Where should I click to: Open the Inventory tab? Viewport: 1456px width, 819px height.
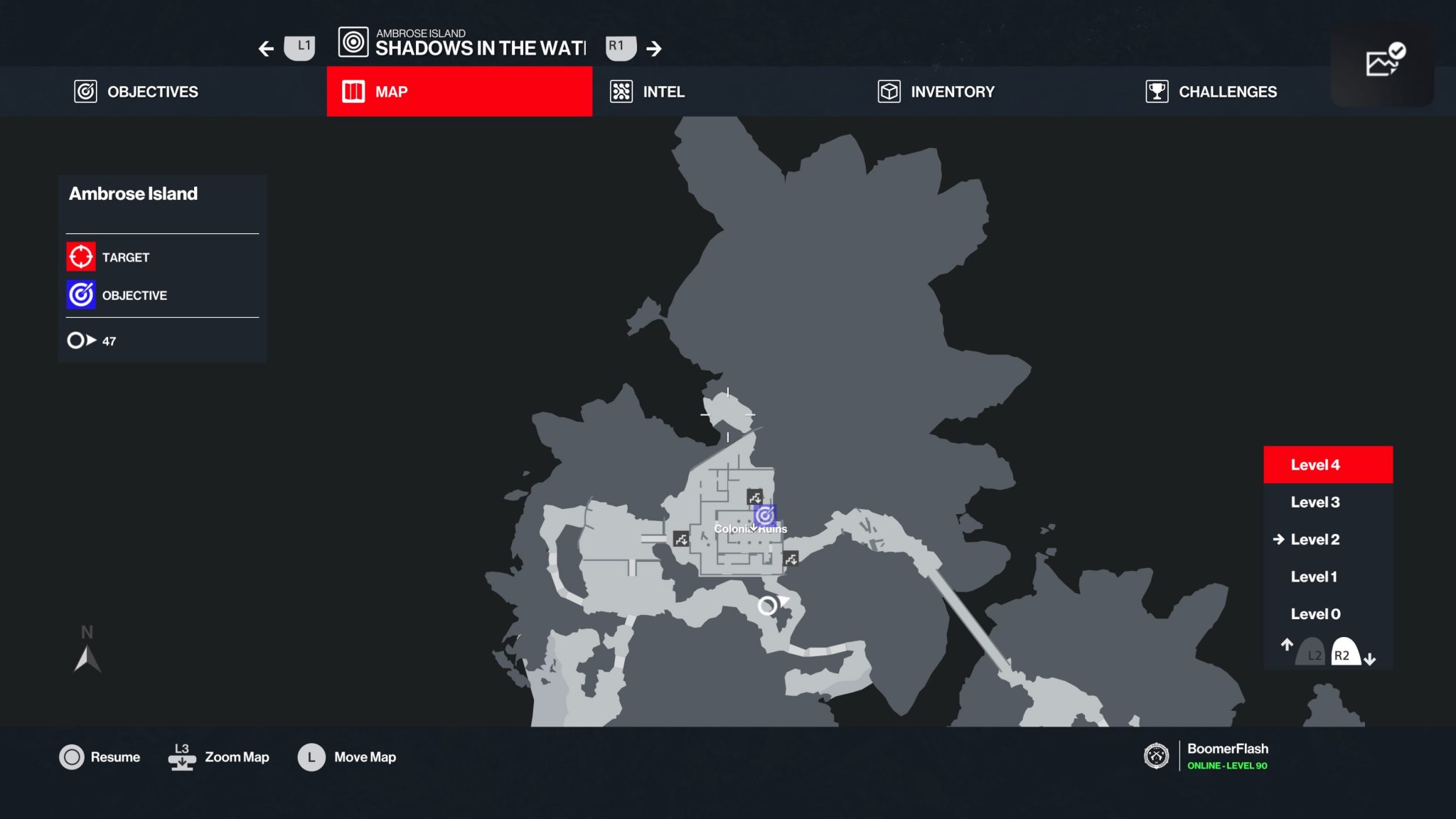(x=936, y=92)
